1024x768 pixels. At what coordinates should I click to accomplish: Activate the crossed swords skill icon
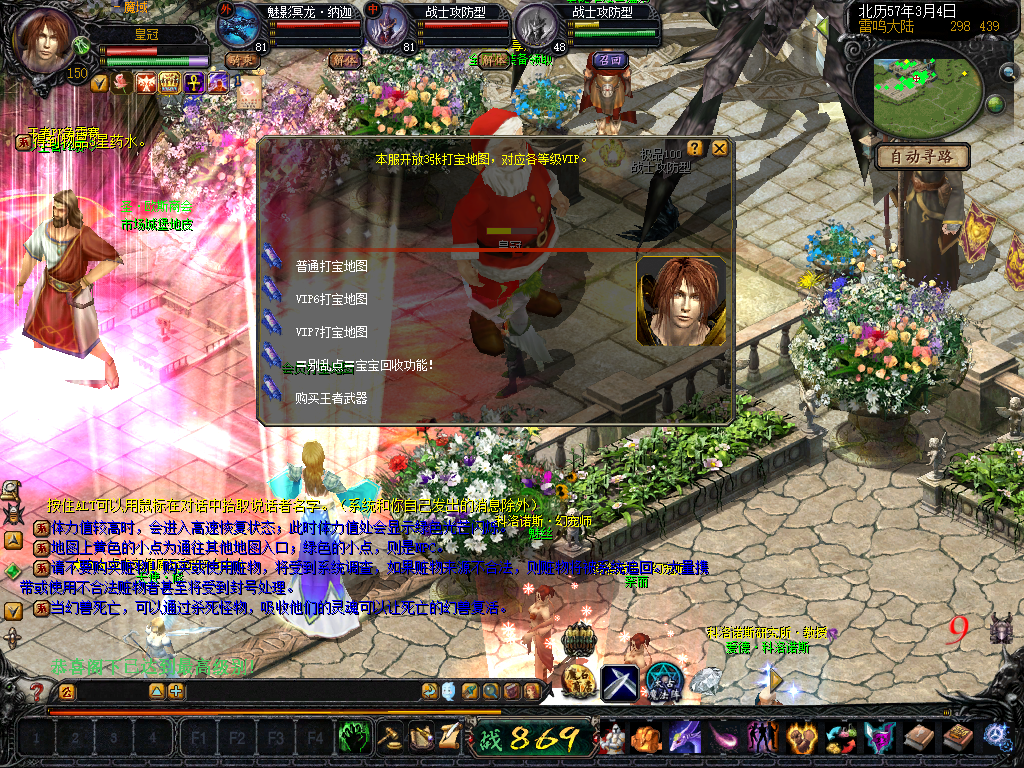618,682
